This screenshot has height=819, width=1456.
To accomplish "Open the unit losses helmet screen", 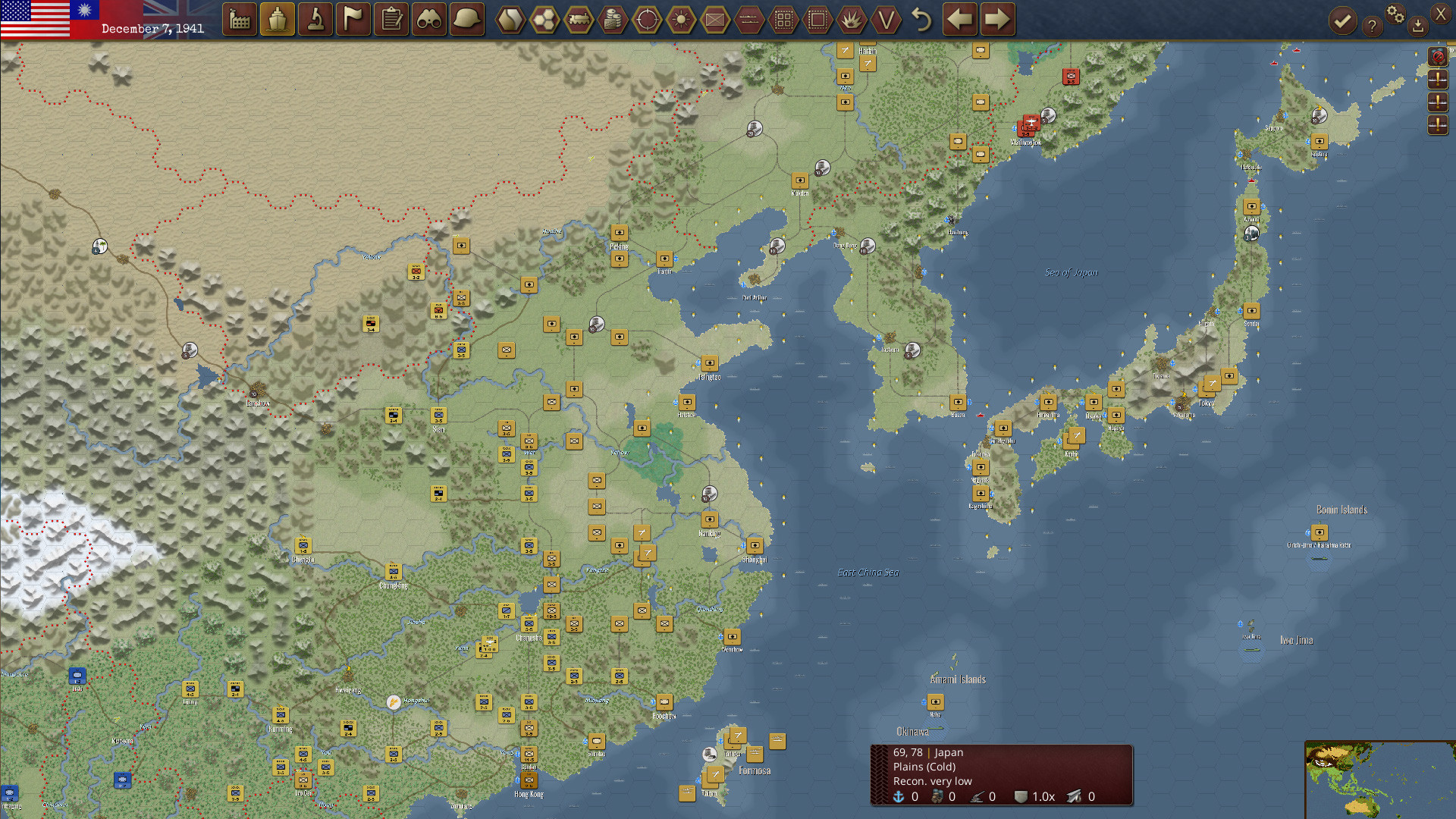I will [x=466, y=20].
